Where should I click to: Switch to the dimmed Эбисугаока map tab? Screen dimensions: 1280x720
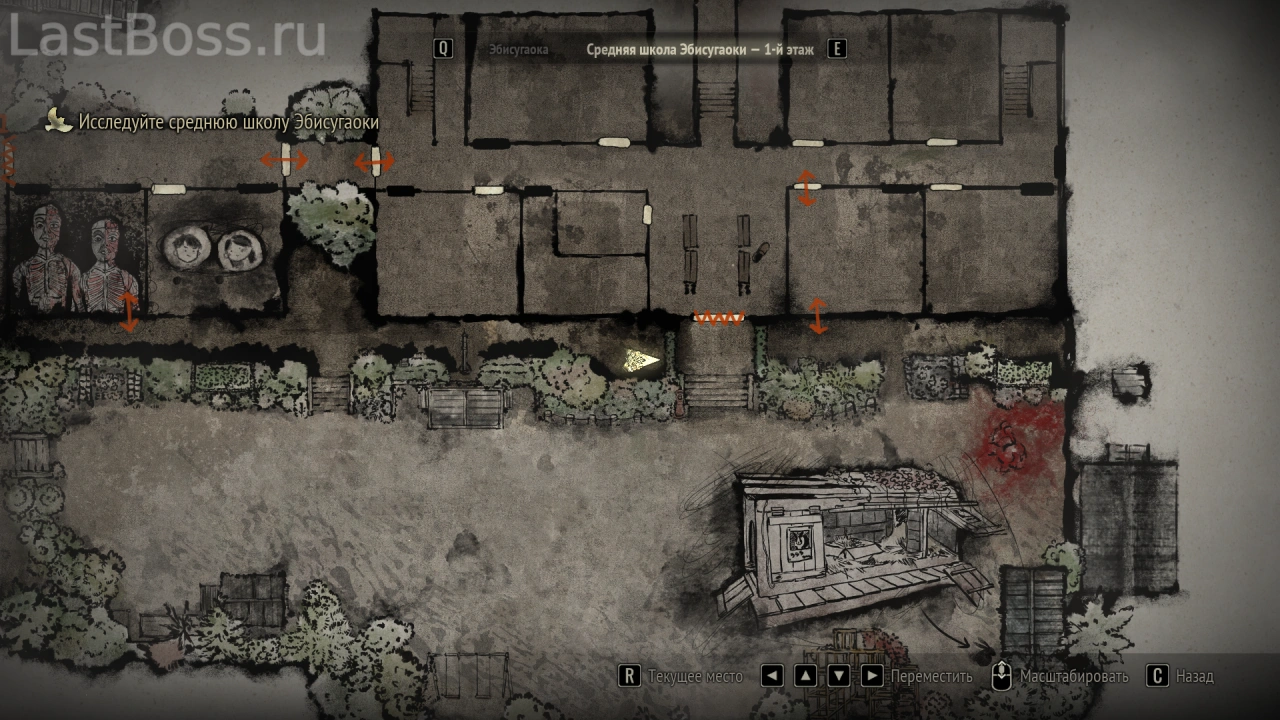point(518,49)
